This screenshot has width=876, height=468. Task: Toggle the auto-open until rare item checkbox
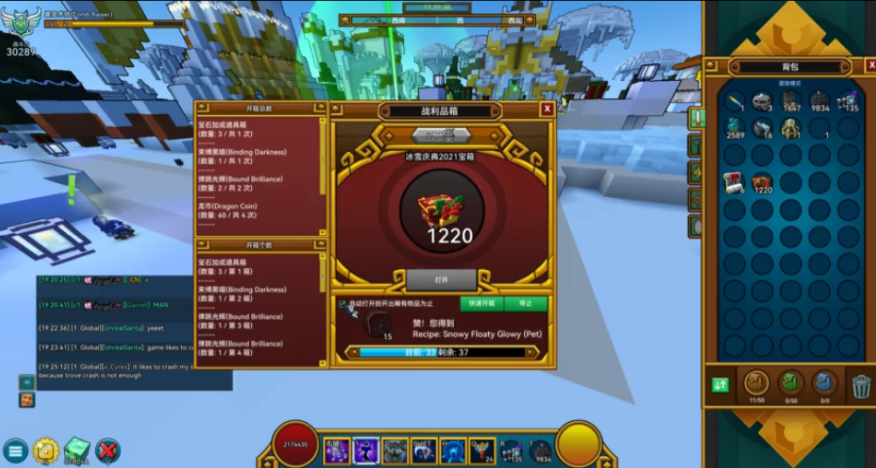[x=342, y=303]
